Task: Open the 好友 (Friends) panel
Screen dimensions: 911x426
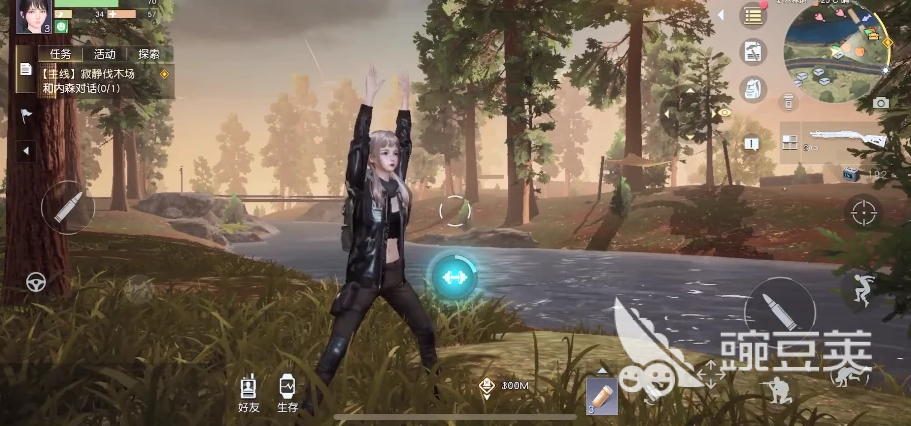Action: 248,392
